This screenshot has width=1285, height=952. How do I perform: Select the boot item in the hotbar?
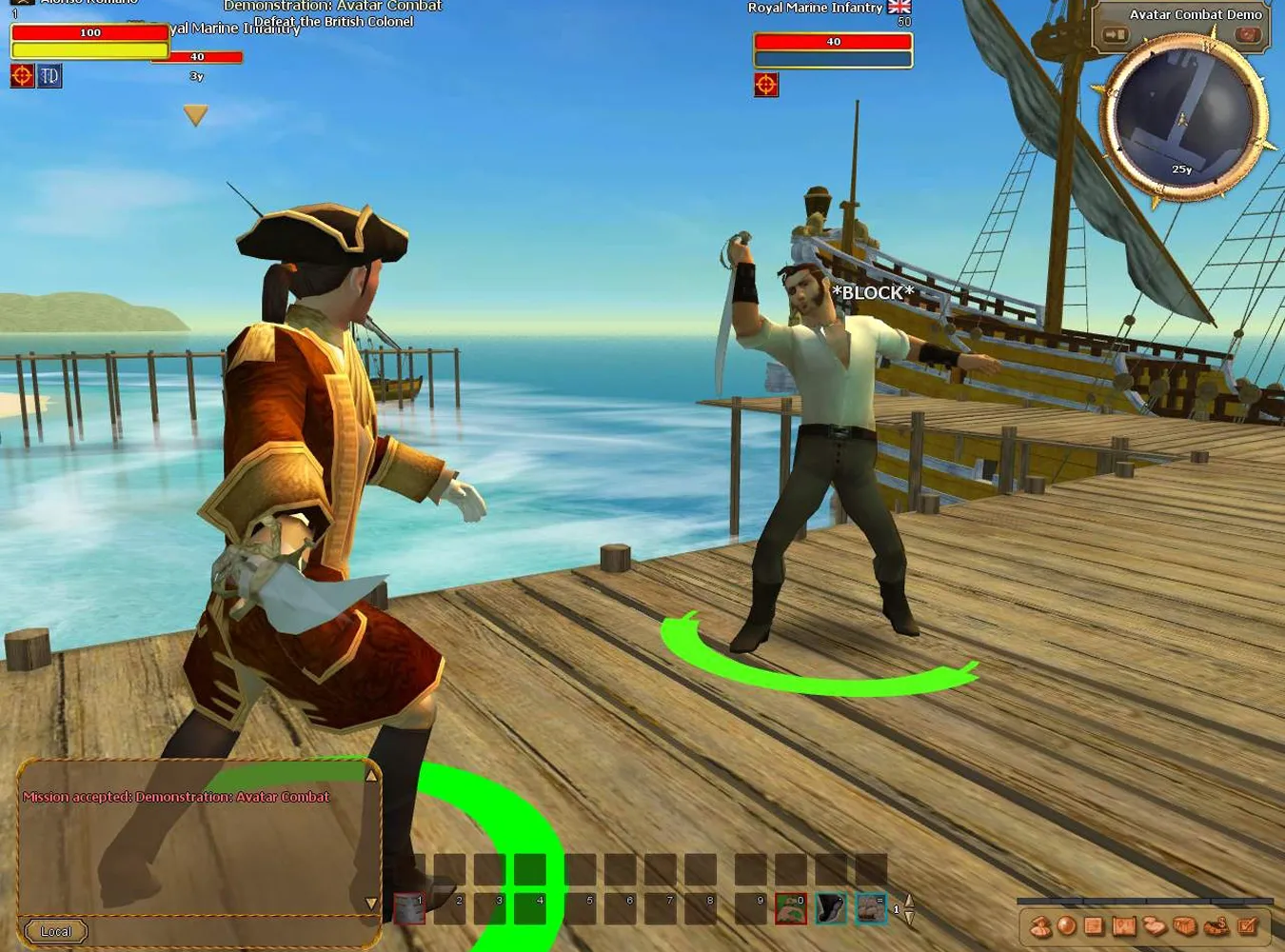click(x=829, y=907)
